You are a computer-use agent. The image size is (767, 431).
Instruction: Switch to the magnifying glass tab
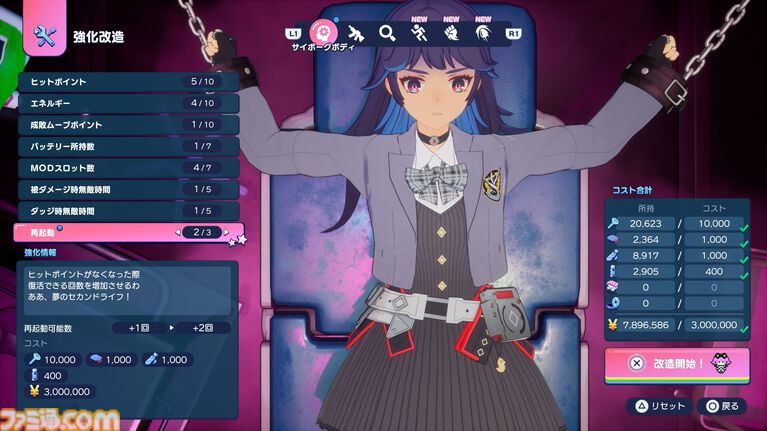point(387,33)
